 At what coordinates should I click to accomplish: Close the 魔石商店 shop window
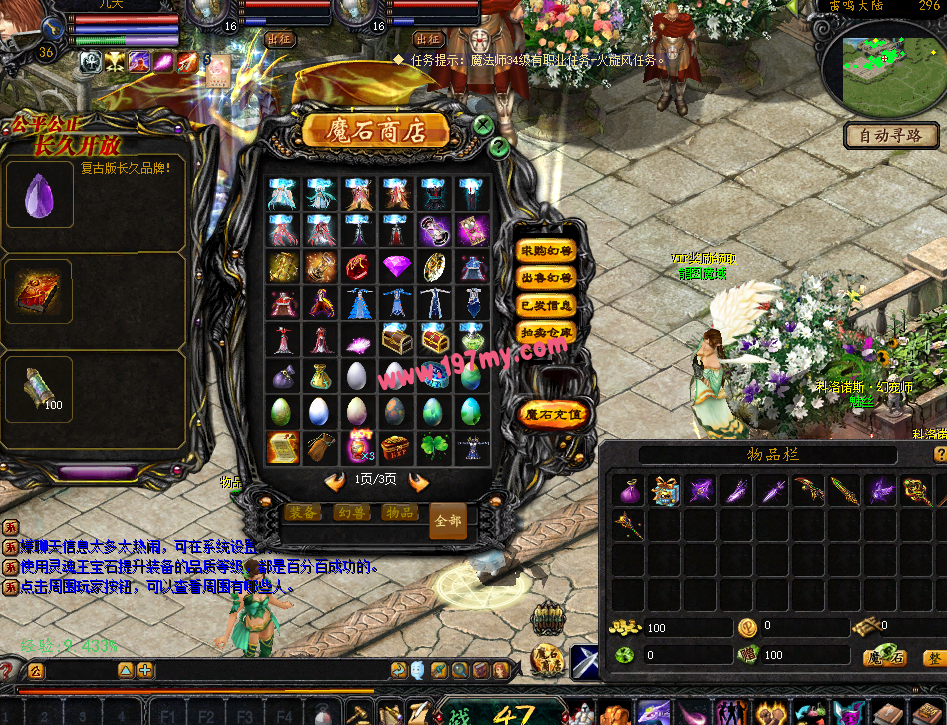click(x=483, y=125)
